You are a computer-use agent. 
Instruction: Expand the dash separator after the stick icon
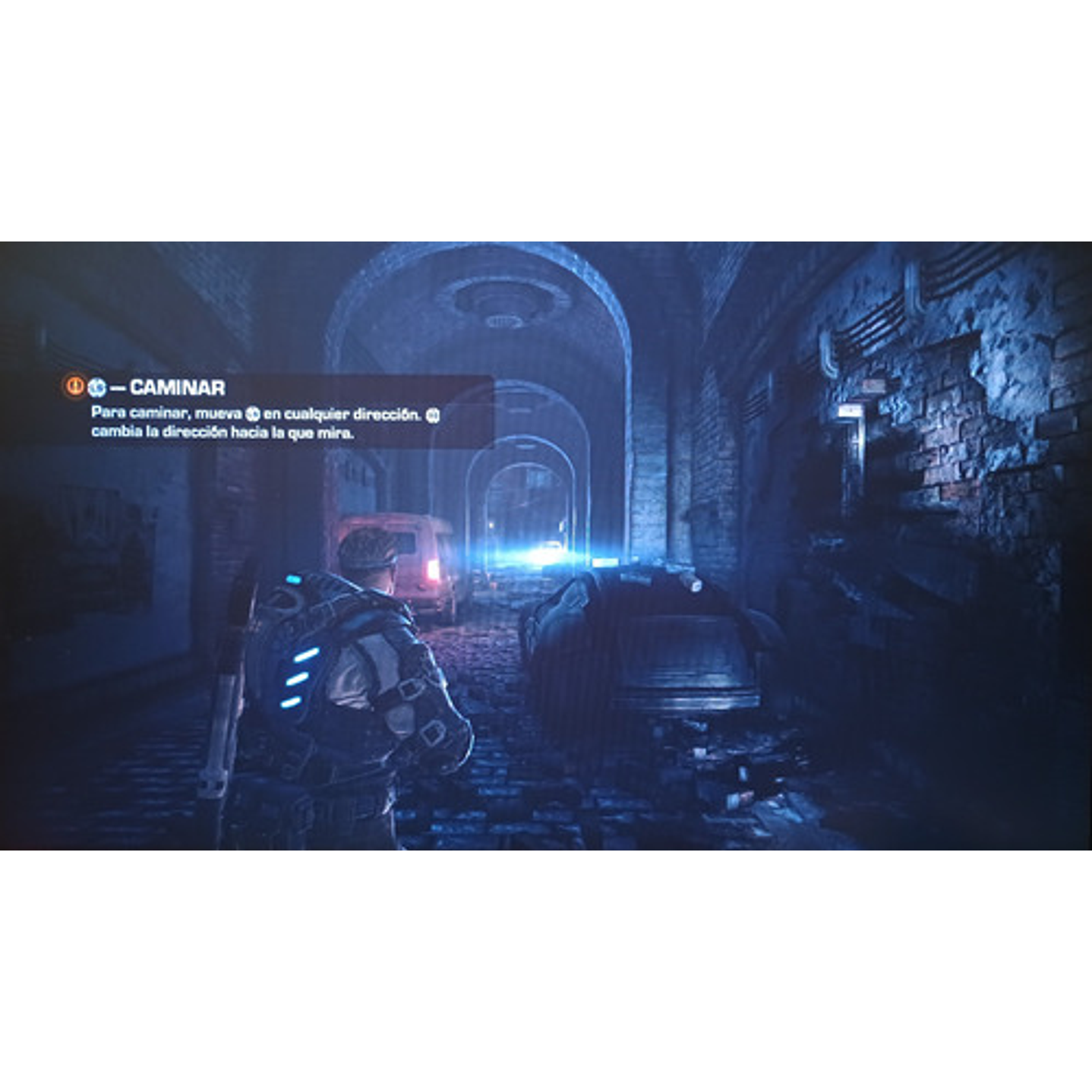pyautogui.click(x=118, y=386)
